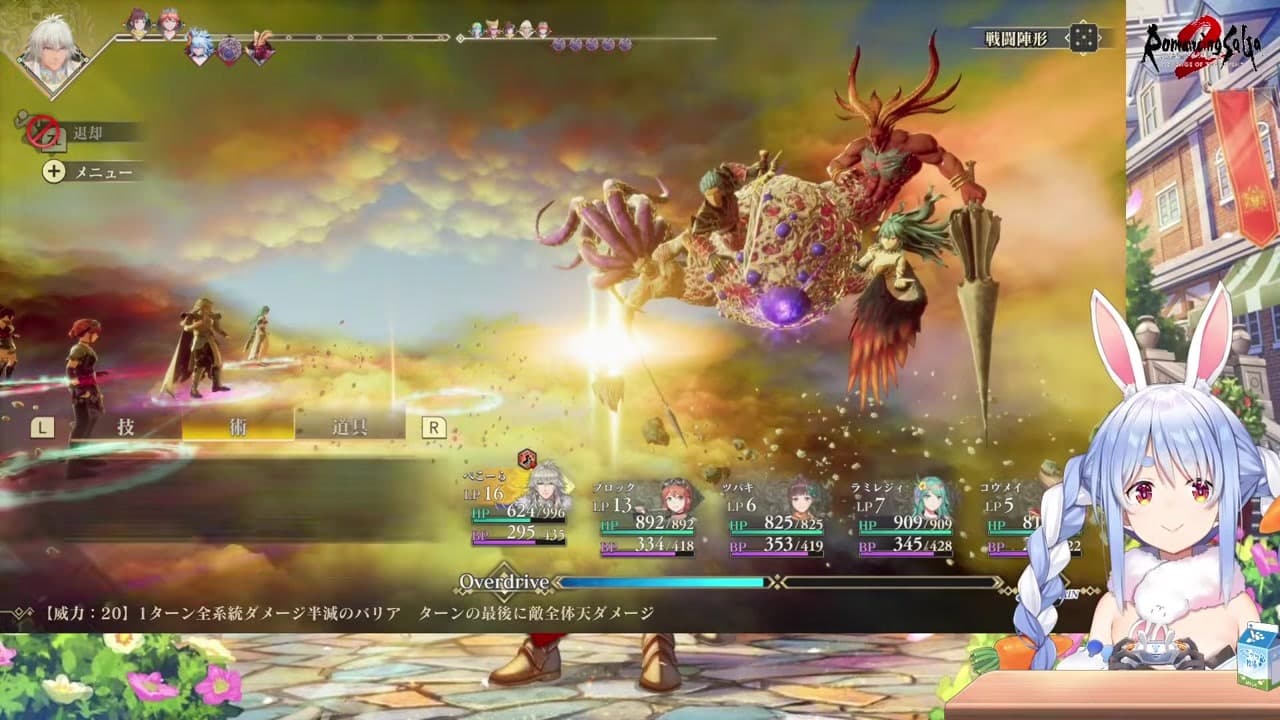
Task: Select the 退却 retreat icon with red prohibition mark
Action: (x=42, y=131)
